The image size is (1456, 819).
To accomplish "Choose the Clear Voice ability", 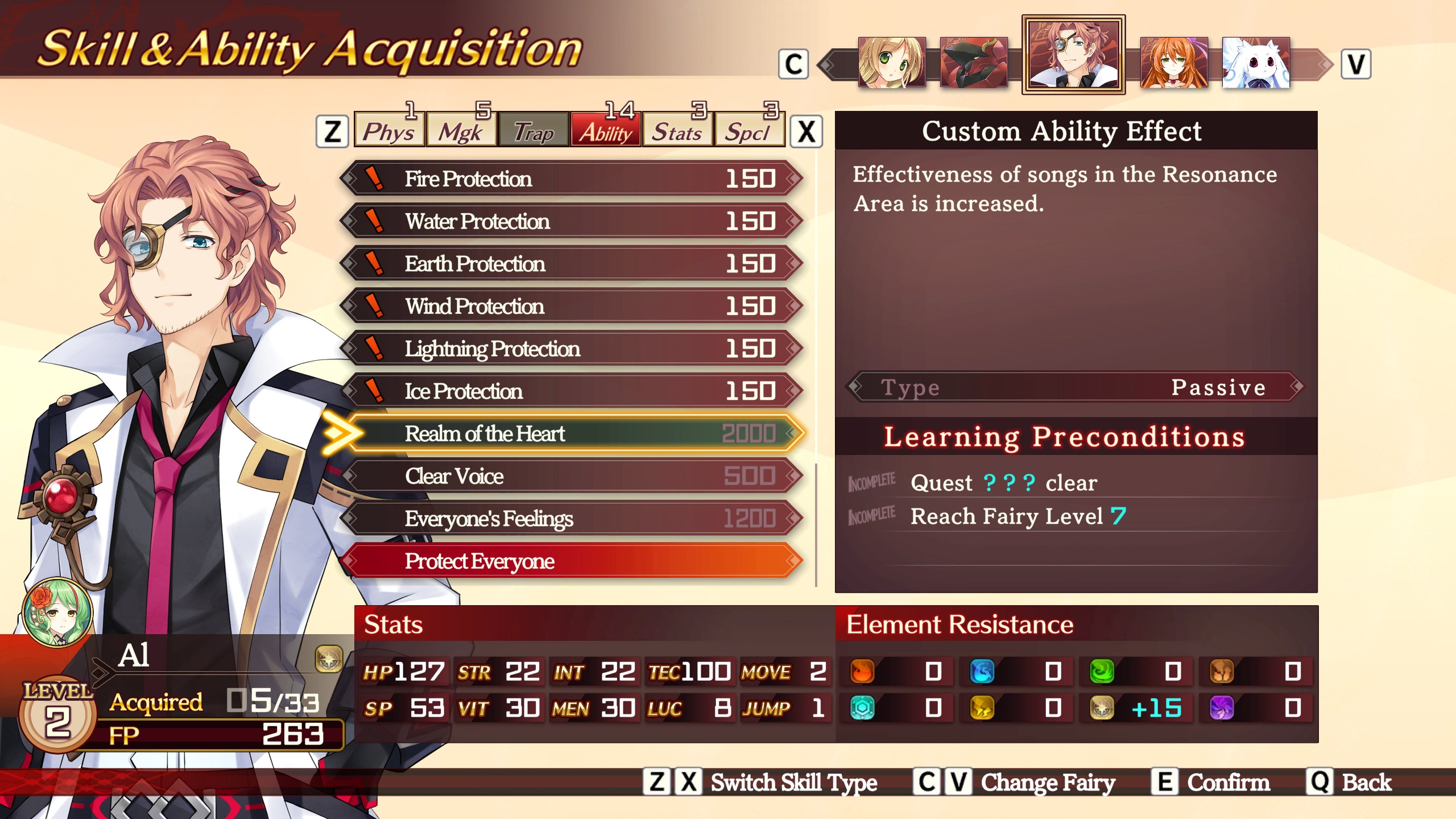I will point(572,476).
